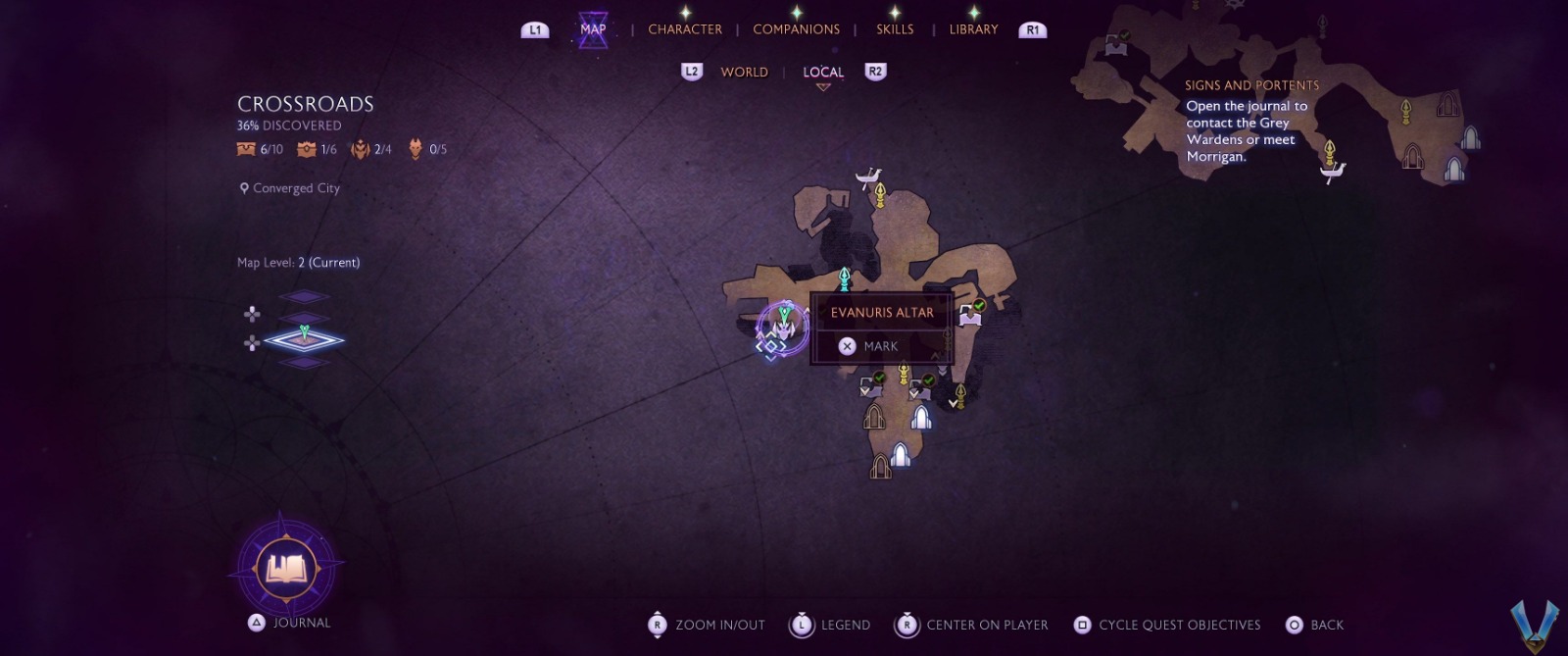
Task: Go to the Skills tab
Action: (x=895, y=29)
